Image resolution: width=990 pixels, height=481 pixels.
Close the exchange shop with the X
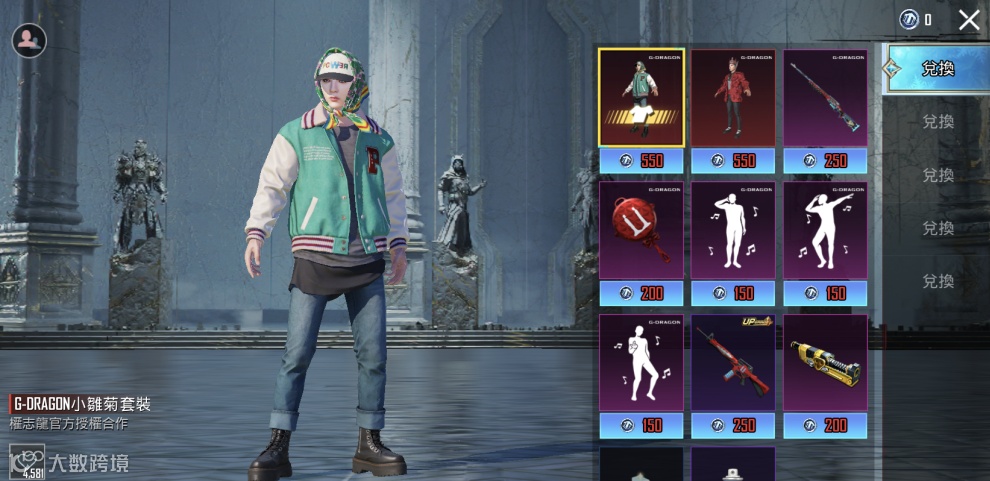tap(968, 20)
